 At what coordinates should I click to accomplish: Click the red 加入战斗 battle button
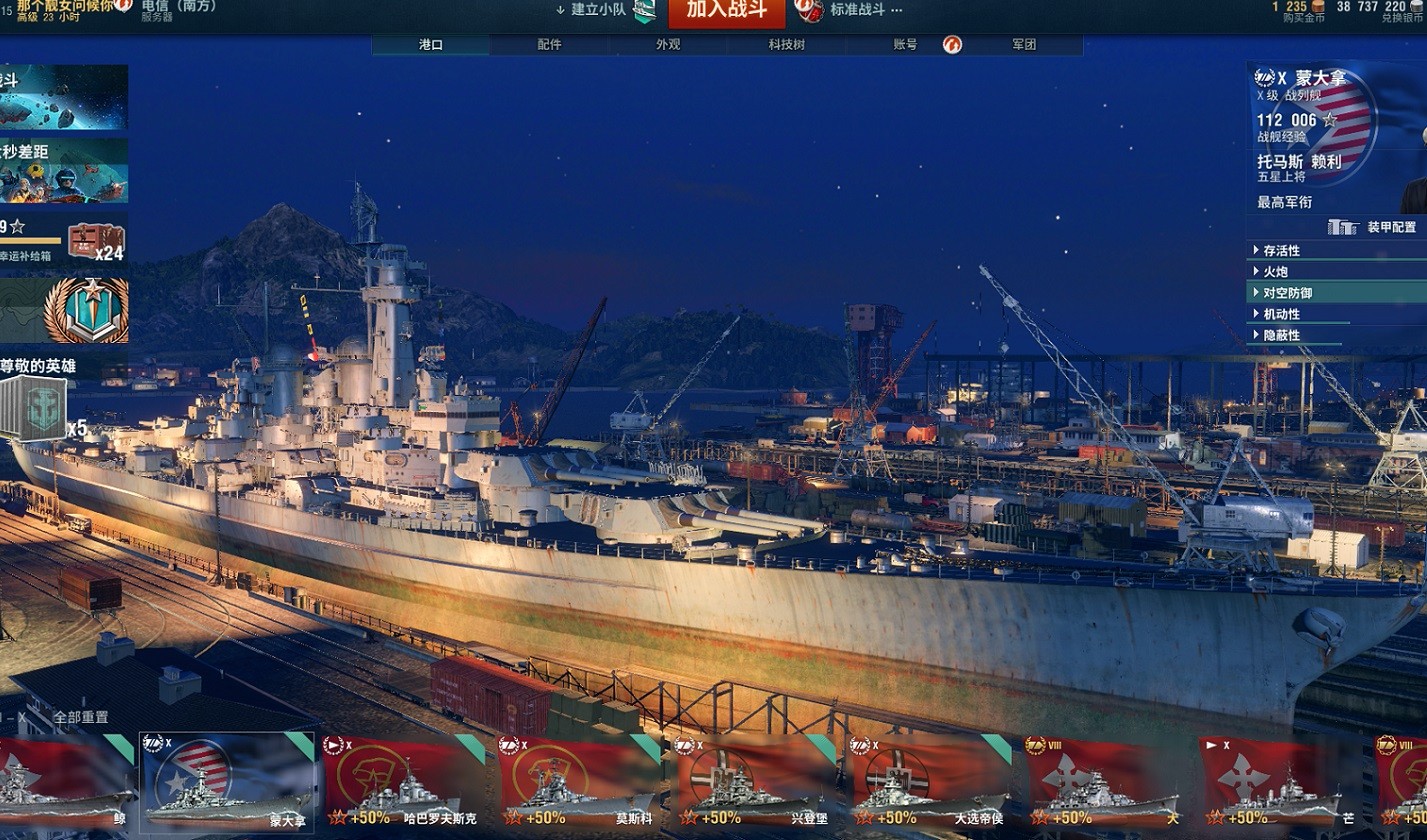[x=726, y=11]
